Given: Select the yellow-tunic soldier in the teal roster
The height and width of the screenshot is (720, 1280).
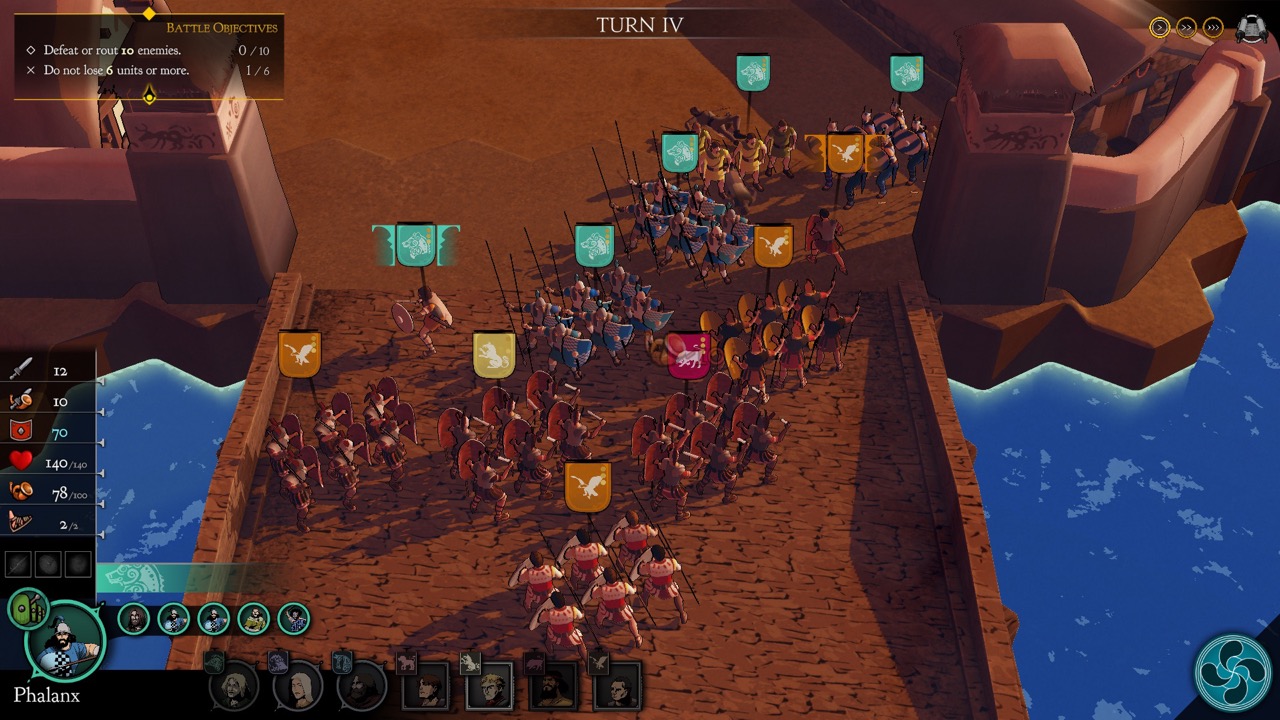Looking at the screenshot, I should click(253, 619).
